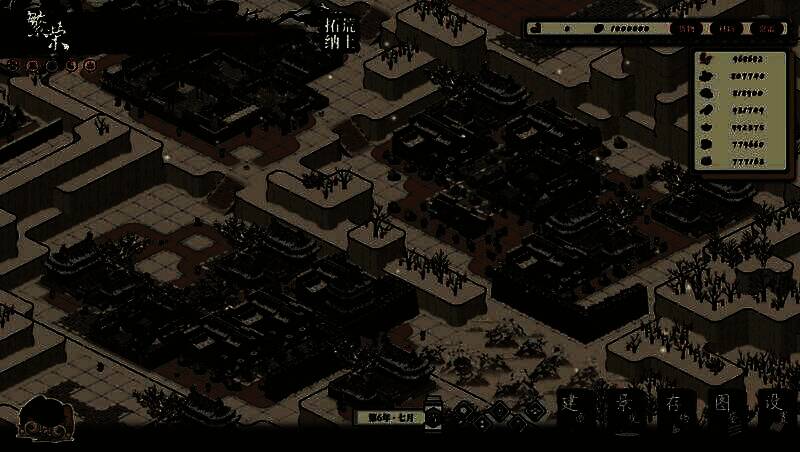The image size is (800, 452).
Task: Select the 存 (save) button
Action: coord(676,406)
